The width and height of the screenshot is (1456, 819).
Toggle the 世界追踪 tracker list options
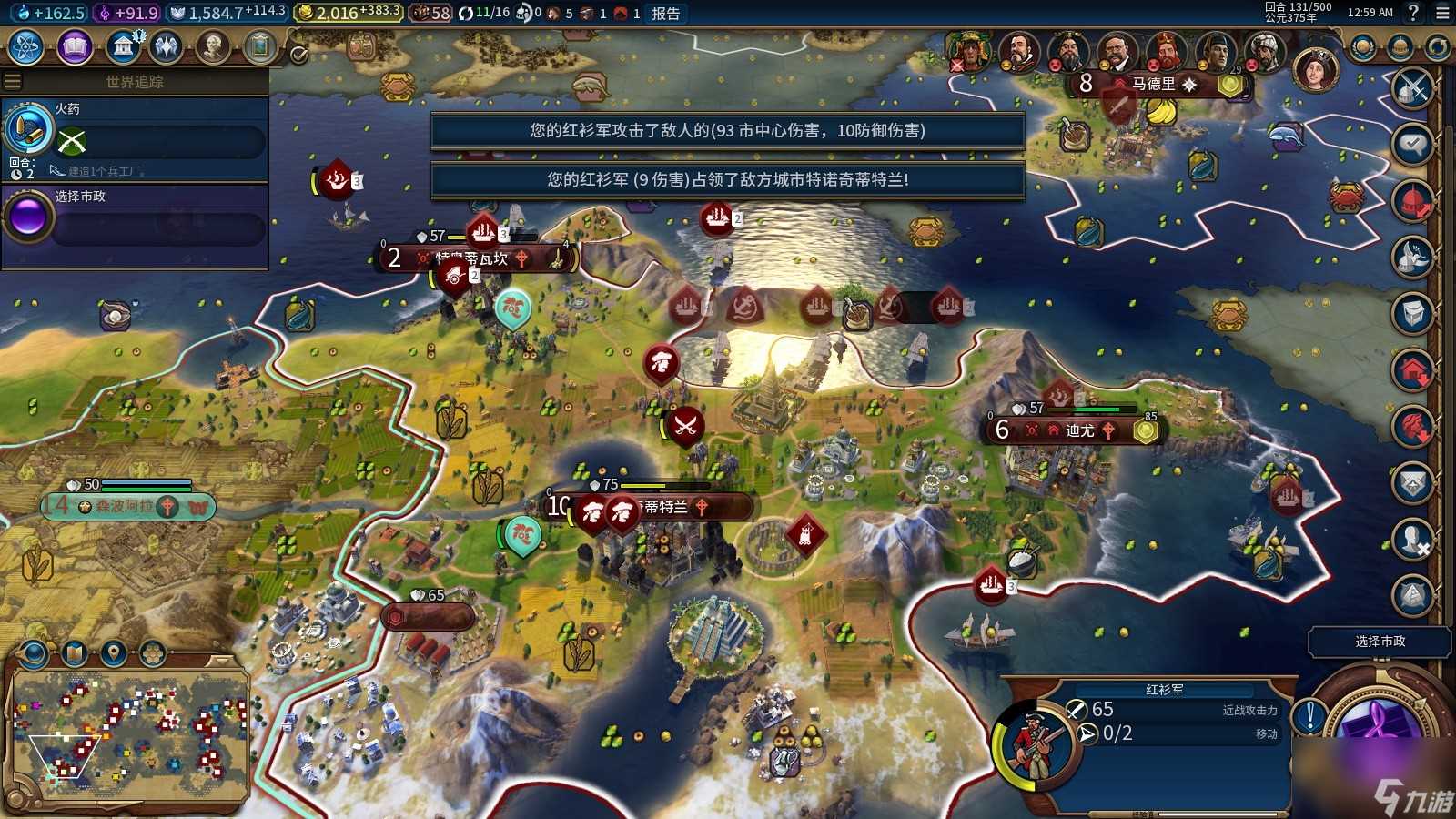[x=13, y=82]
